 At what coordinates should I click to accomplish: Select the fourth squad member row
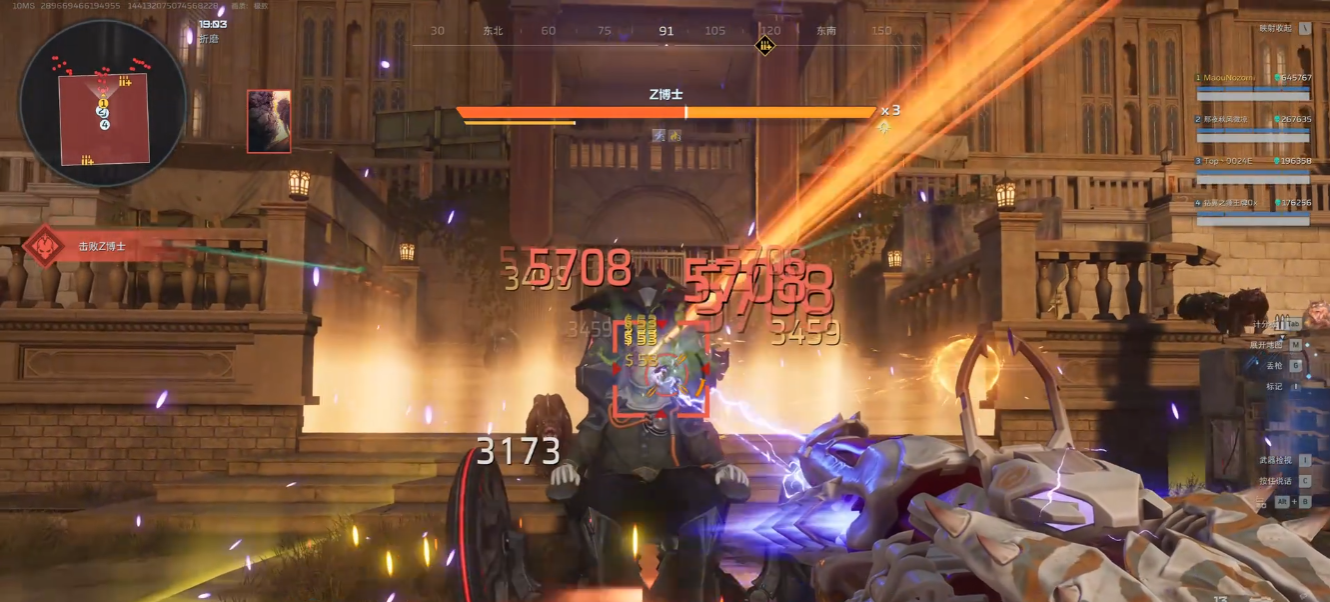pos(1252,203)
